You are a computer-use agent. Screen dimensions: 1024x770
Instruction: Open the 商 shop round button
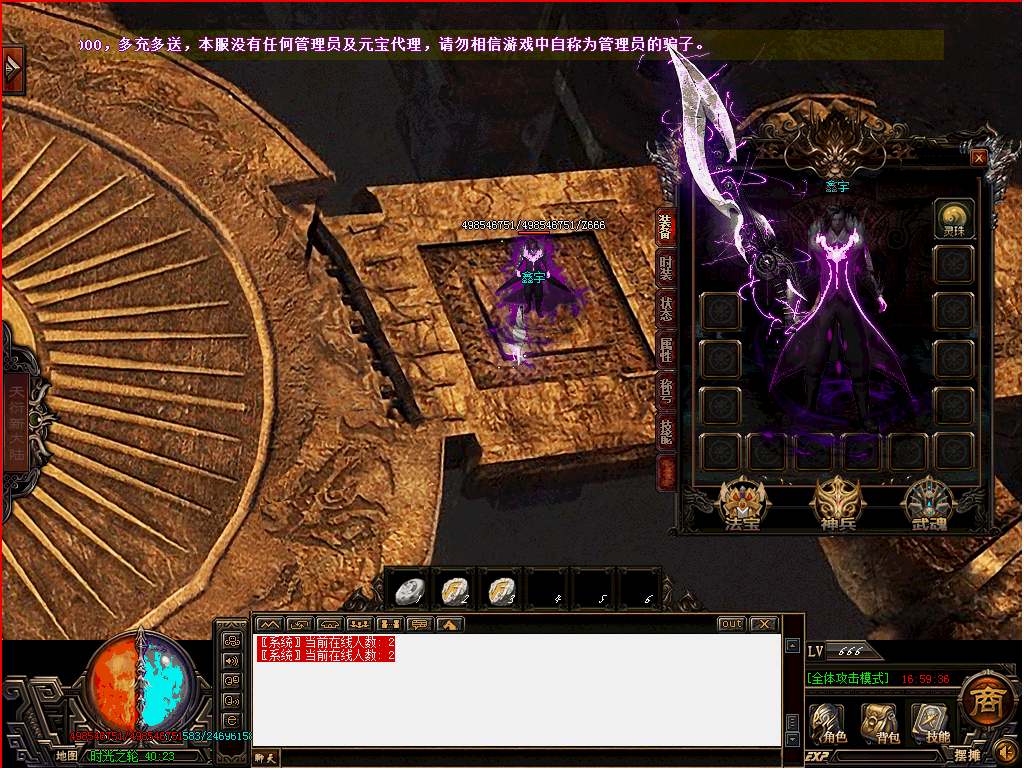pos(989,700)
